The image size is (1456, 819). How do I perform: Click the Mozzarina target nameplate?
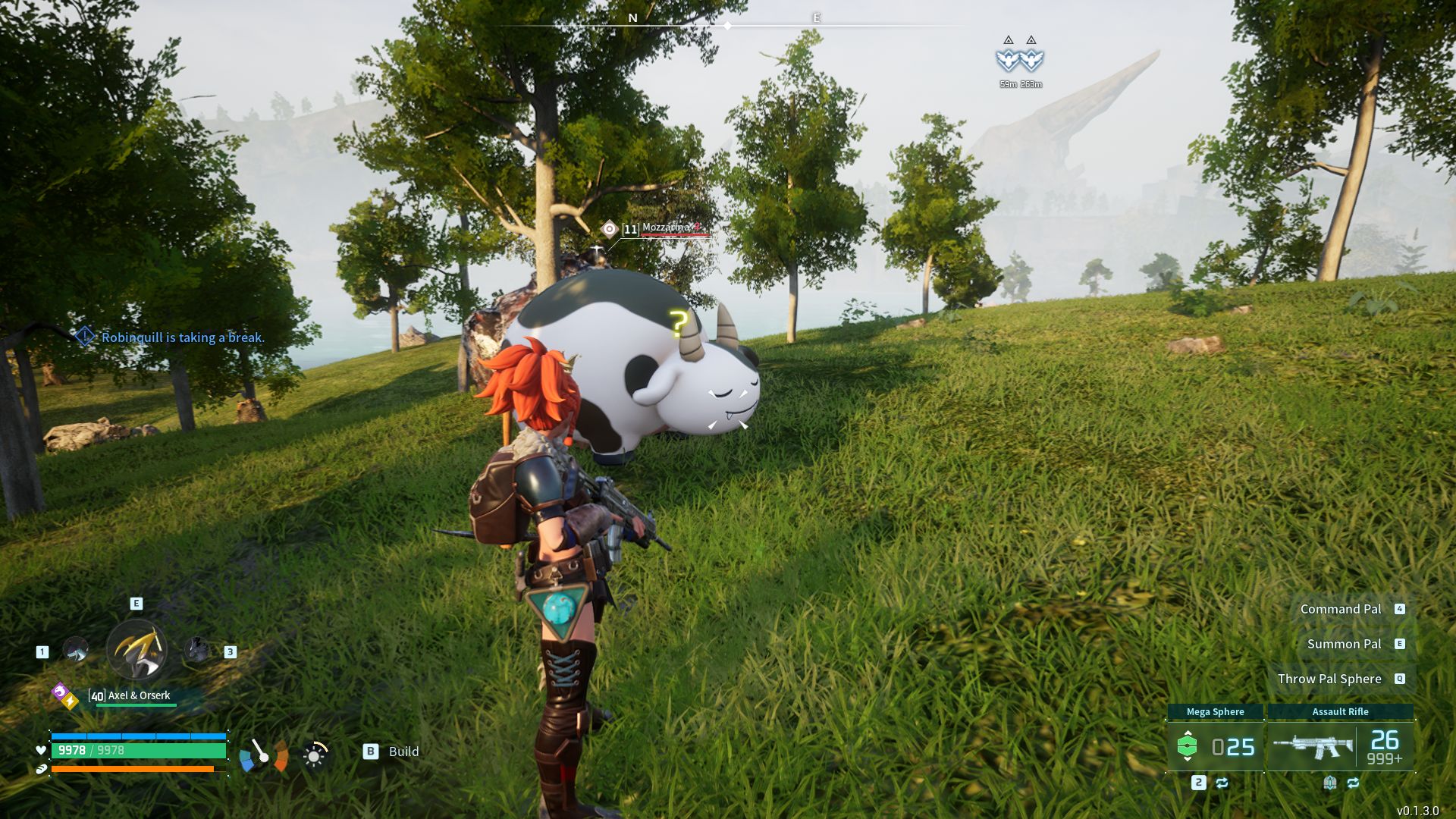[x=666, y=228]
